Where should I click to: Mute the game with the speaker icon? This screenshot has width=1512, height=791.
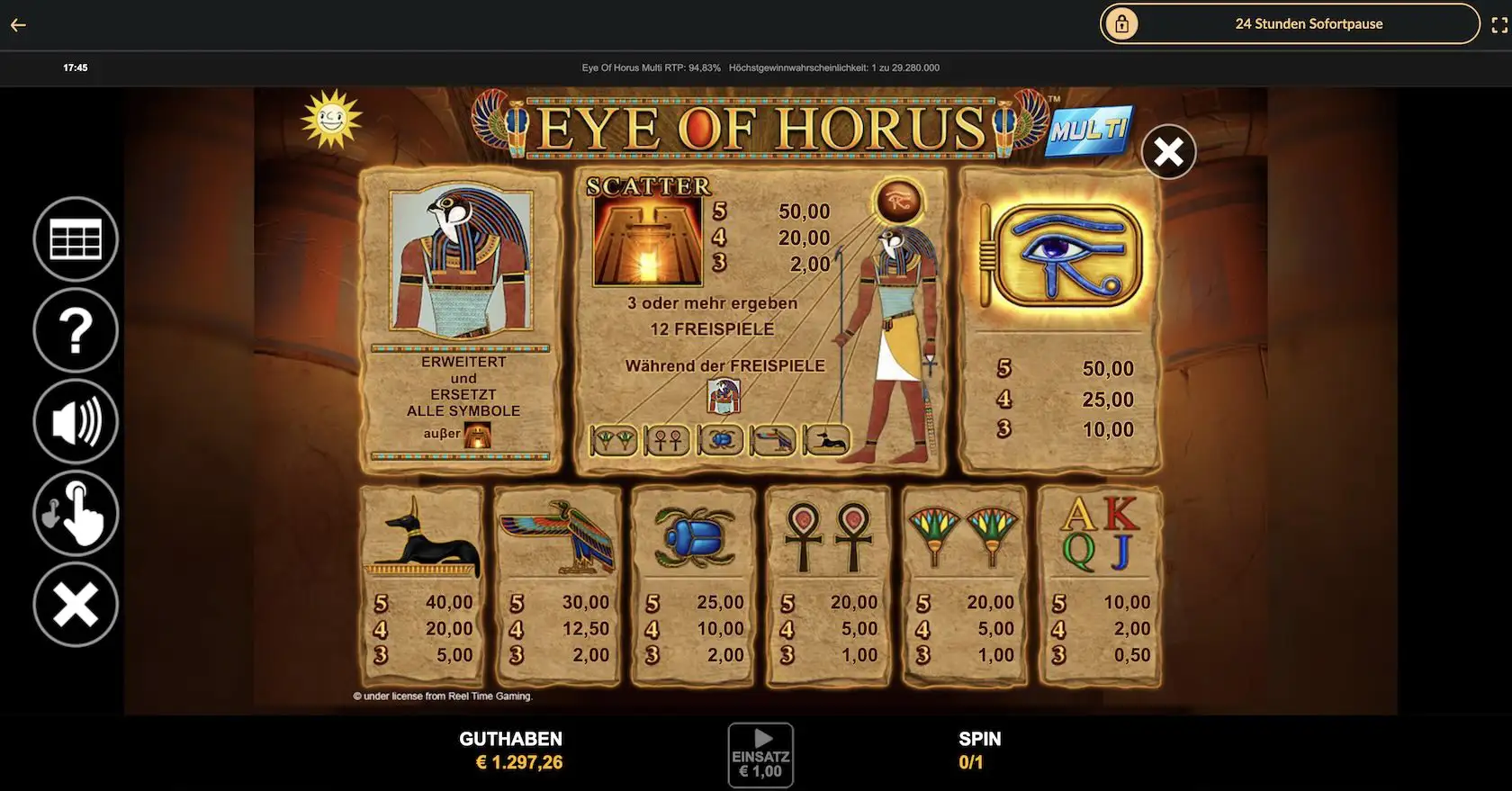coord(76,421)
